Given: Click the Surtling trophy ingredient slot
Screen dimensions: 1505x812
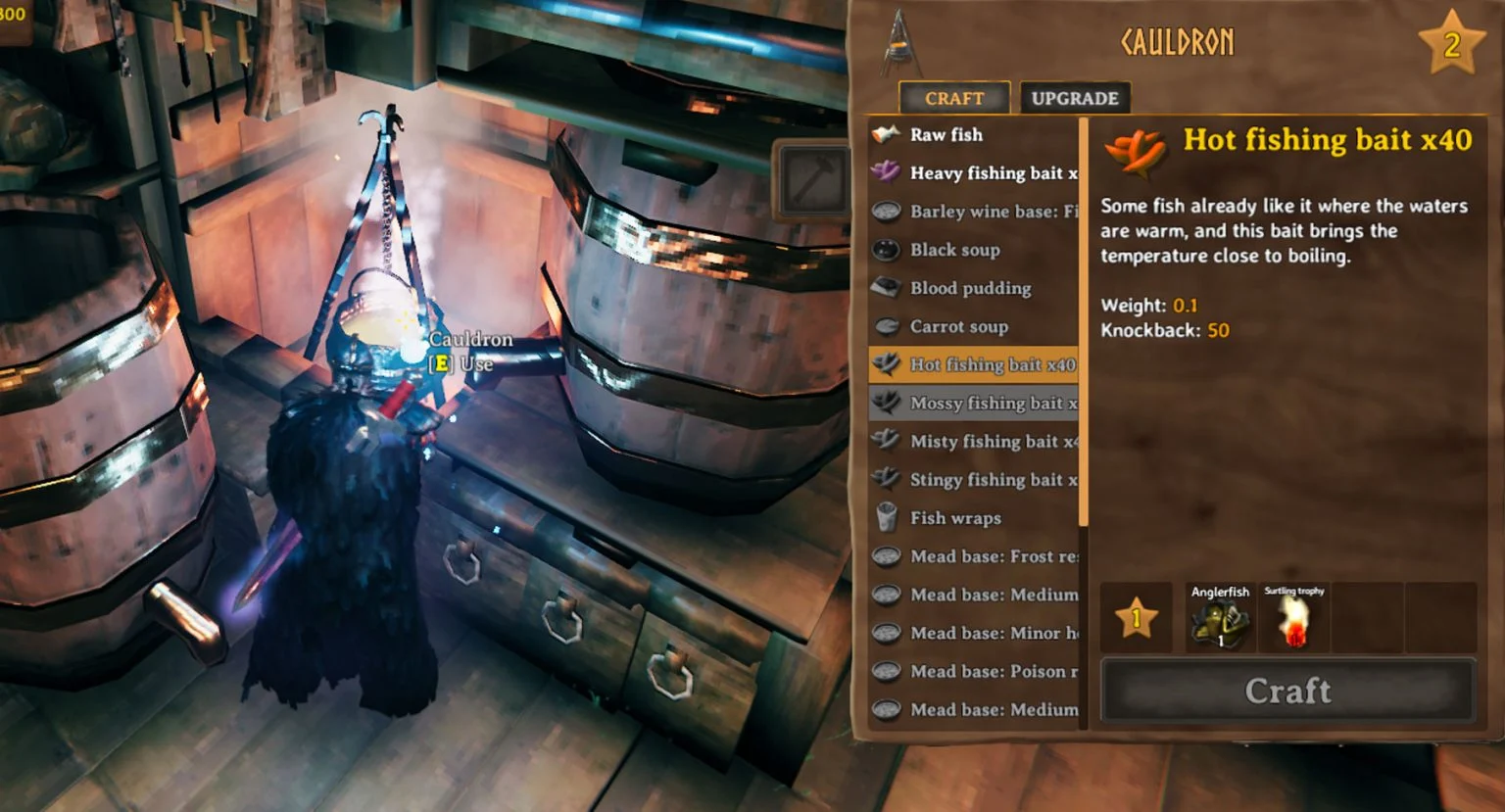Looking at the screenshot, I should point(1293,618).
